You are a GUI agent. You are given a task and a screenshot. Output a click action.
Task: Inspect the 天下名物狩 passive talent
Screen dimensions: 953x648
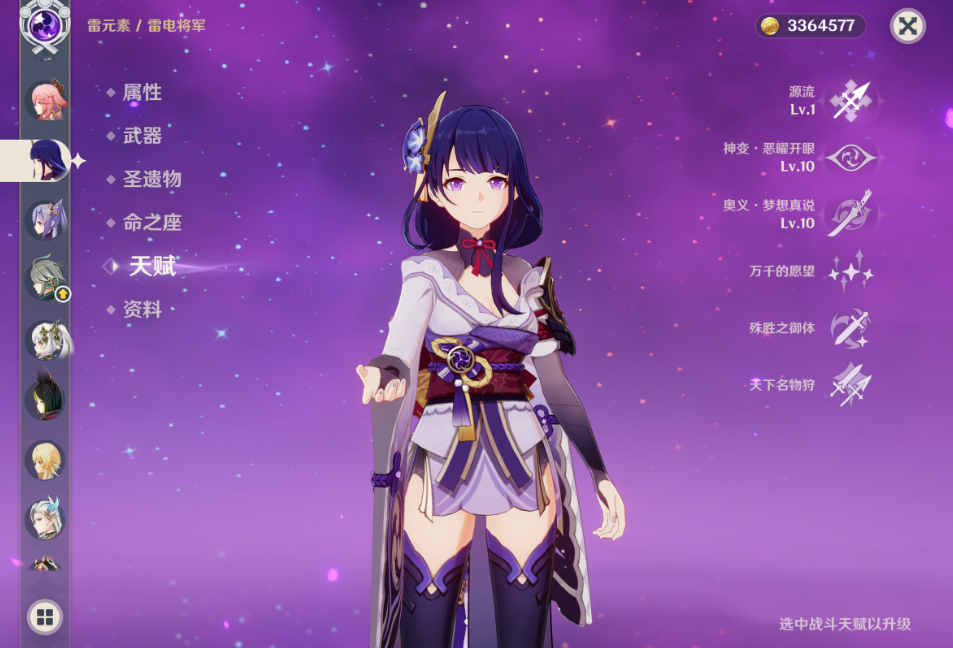850,384
